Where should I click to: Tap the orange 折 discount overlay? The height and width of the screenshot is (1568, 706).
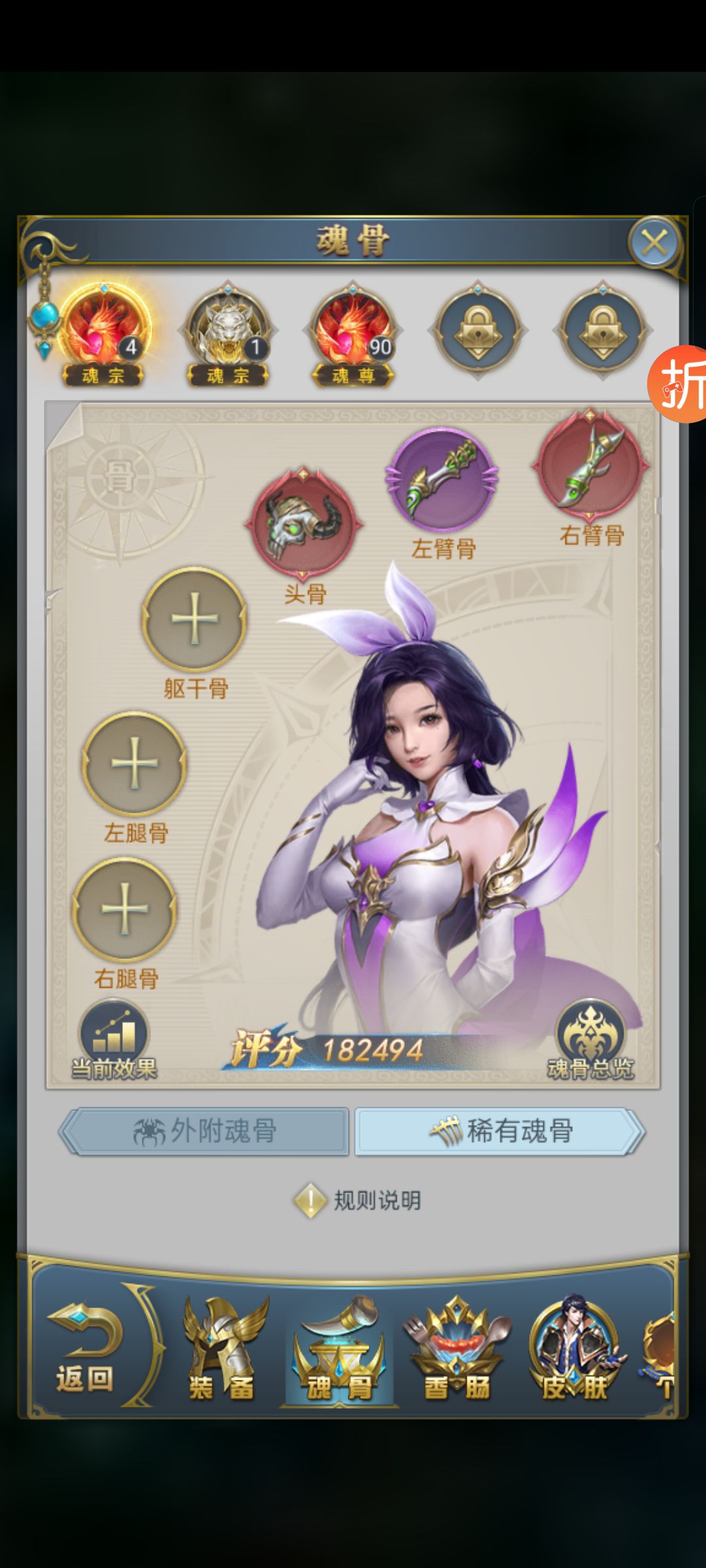point(680,384)
